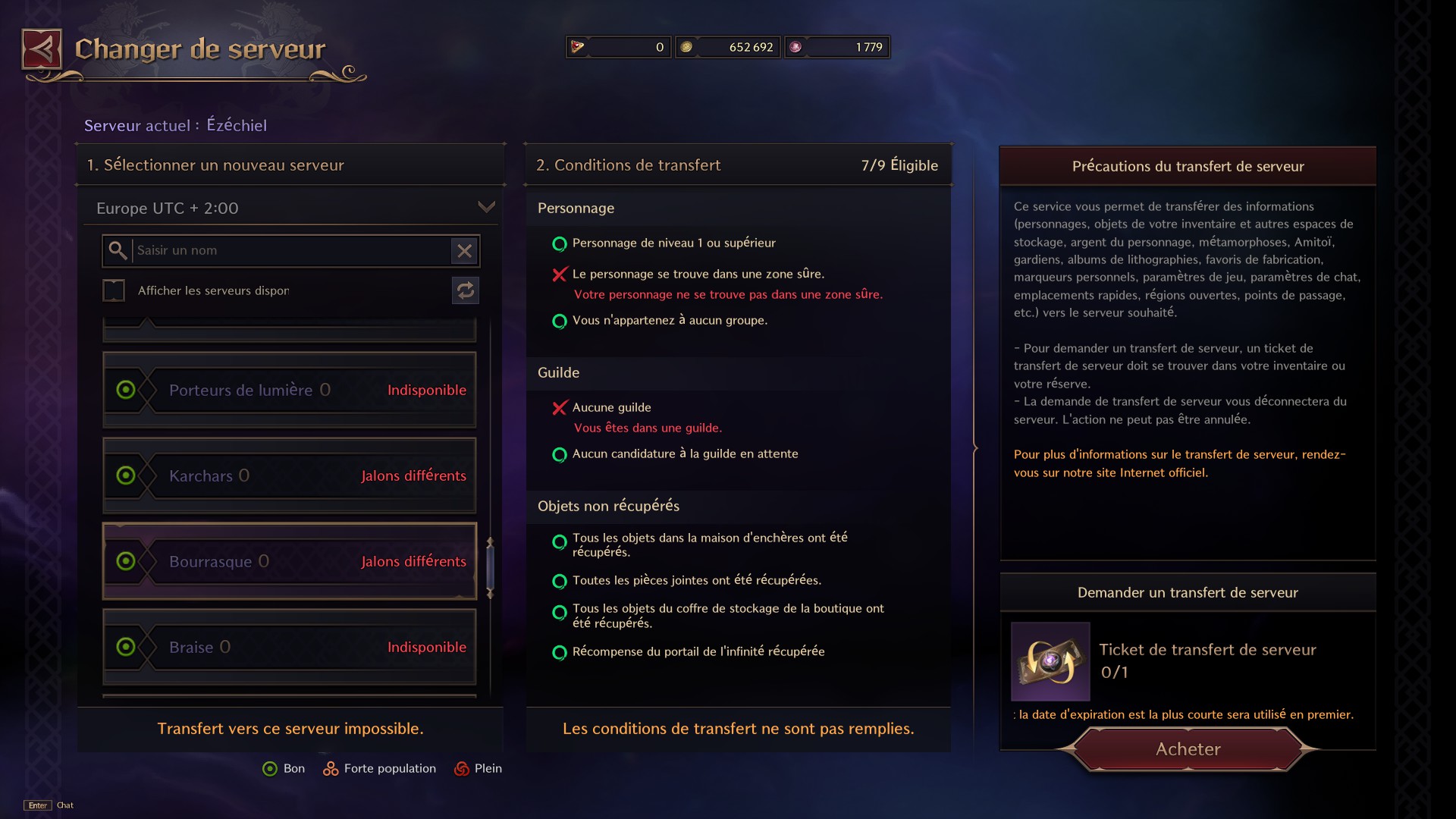Enable the Afficher les serveurs checkbox
Image resolution: width=1456 pixels, height=819 pixels.
coord(114,290)
